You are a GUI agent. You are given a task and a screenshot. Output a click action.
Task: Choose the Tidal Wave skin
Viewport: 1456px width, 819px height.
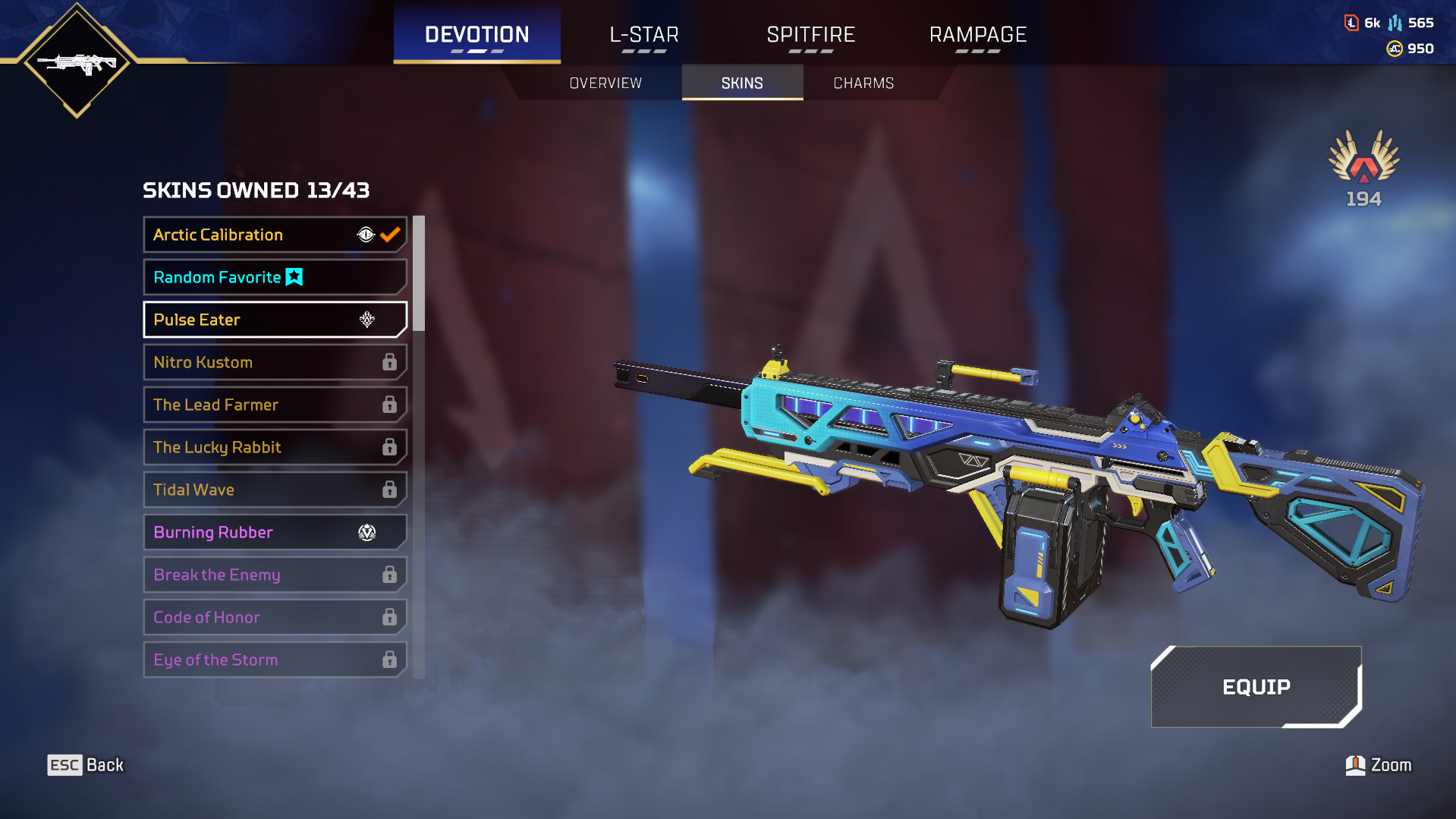pyautogui.click(x=275, y=490)
